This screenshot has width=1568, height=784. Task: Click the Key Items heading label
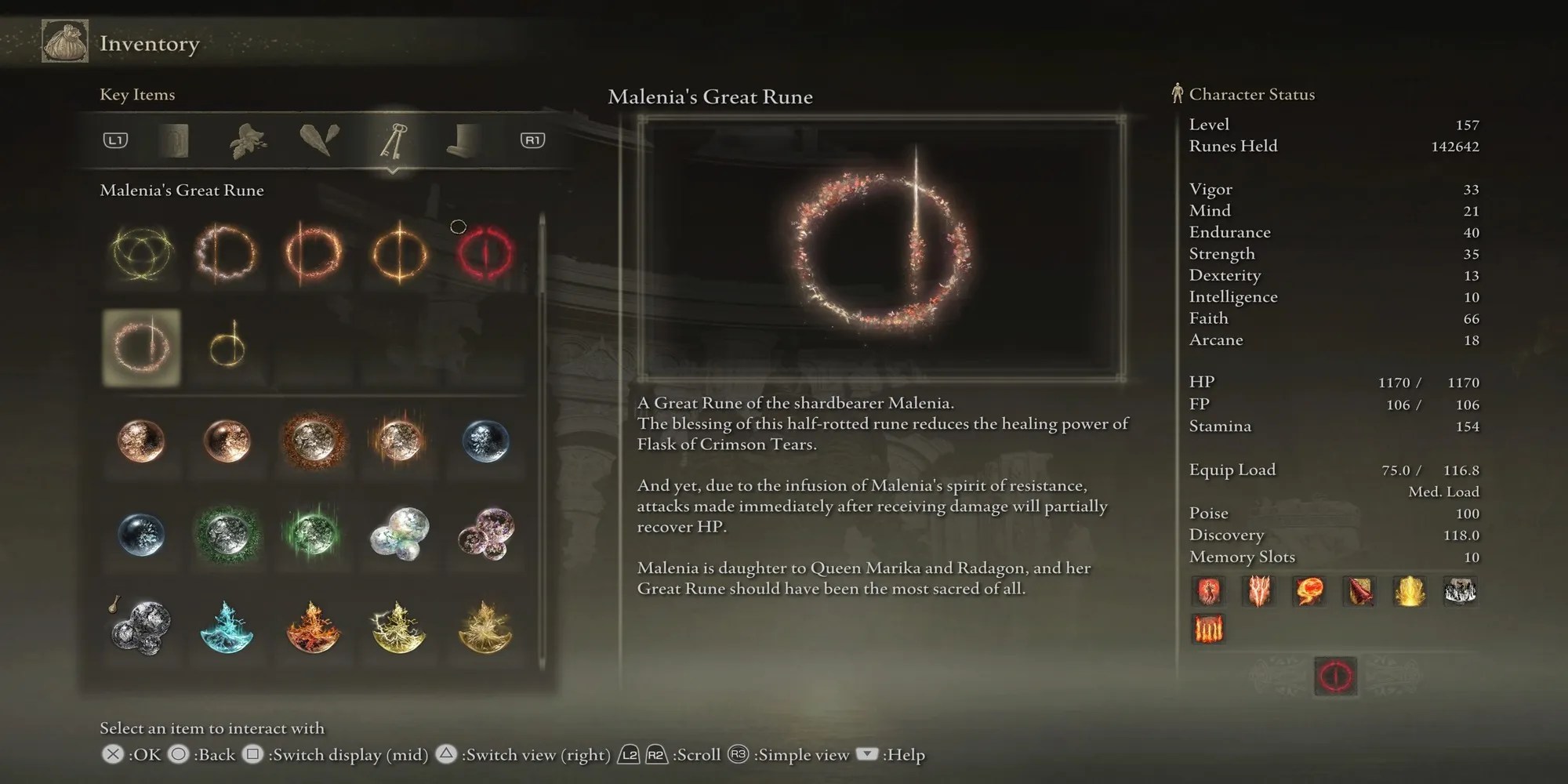pos(136,95)
